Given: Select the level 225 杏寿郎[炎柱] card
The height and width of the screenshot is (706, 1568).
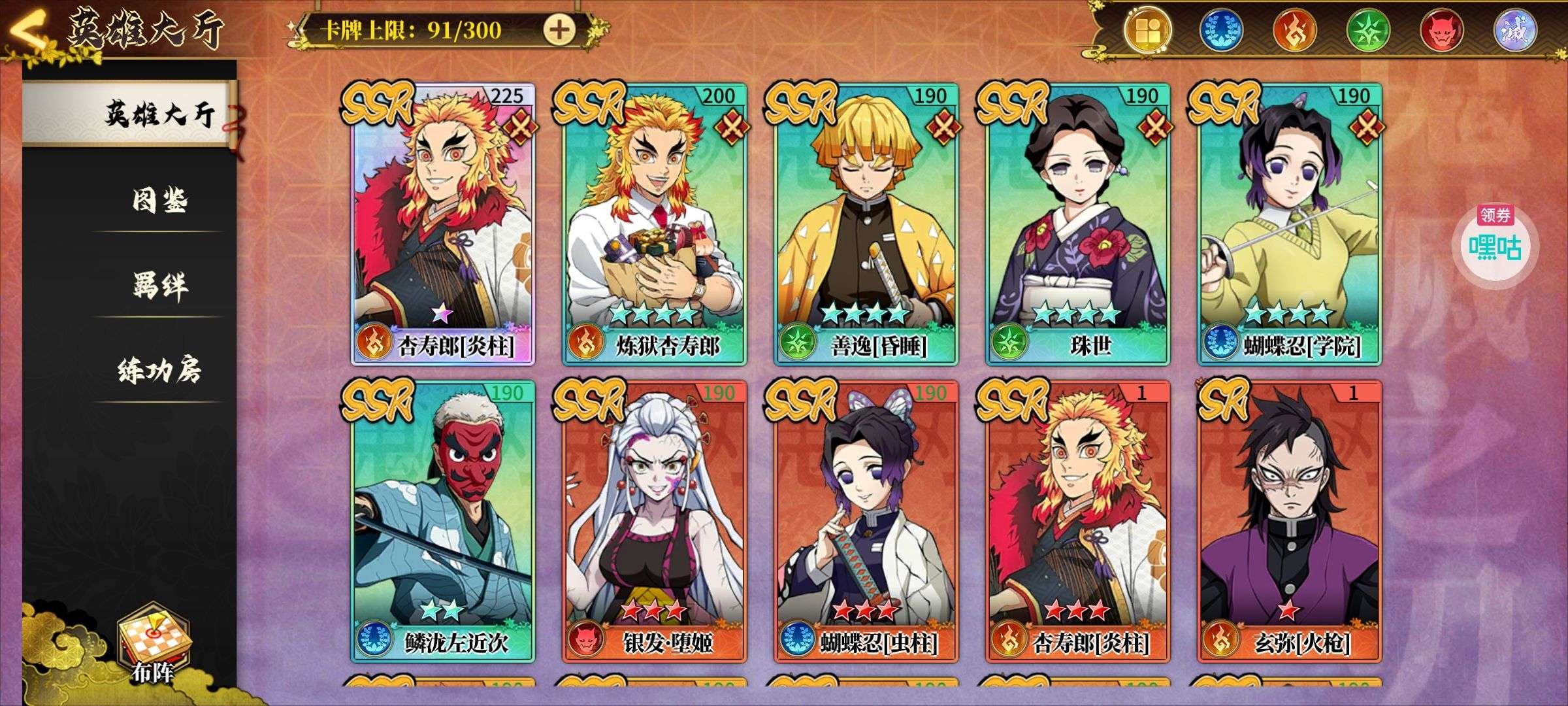Looking at the screenshot, I should pos(444,224).
